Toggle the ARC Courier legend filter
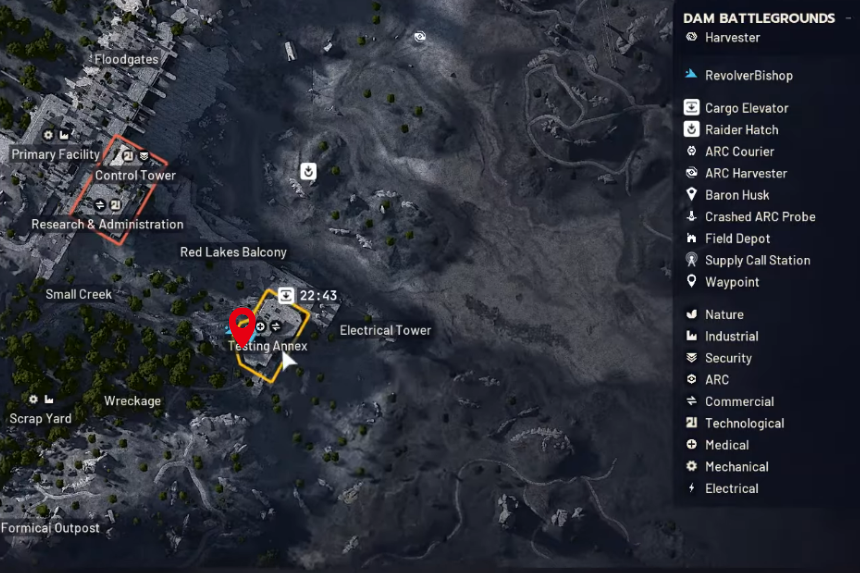Image resolution: width=860 pixels, height=573 pixels. 739,152
